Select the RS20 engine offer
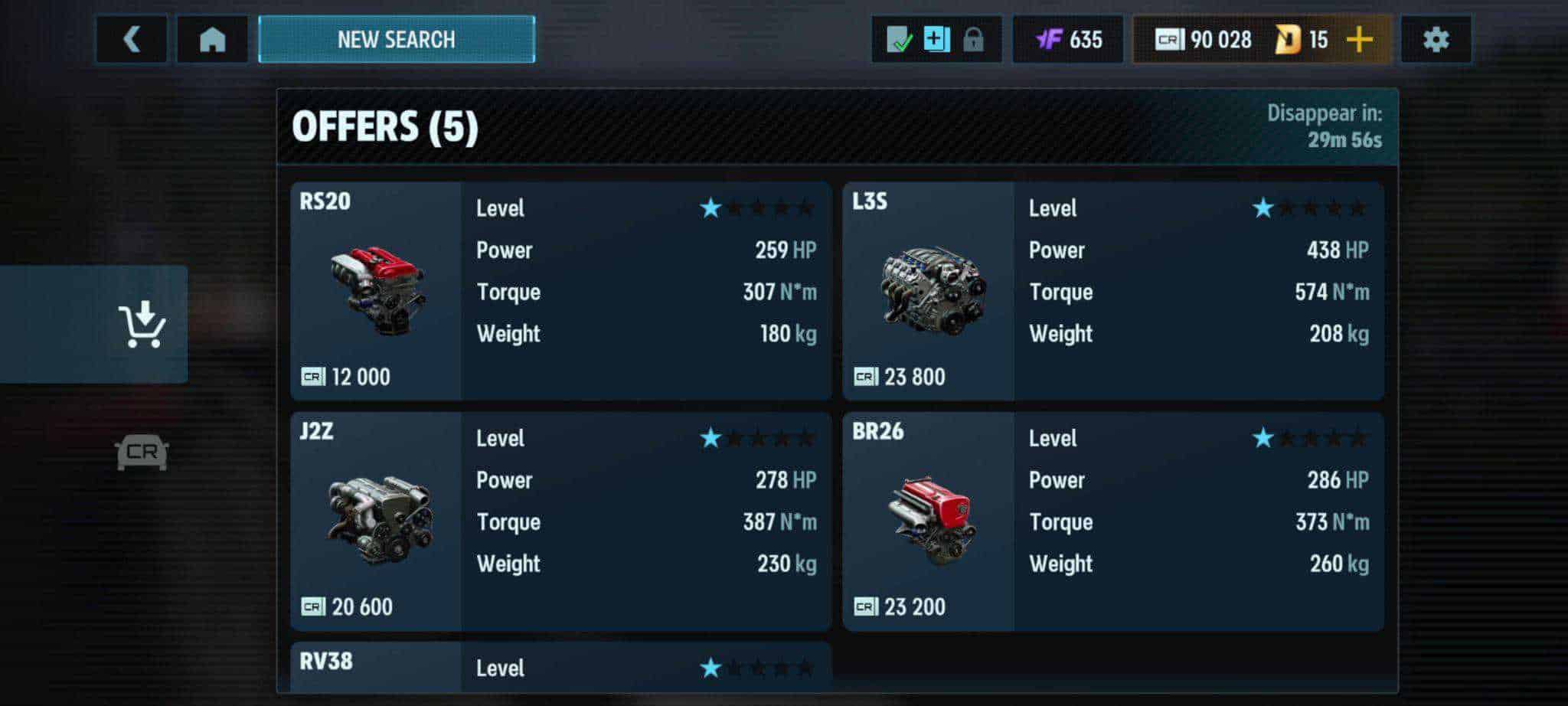Image resolution: width=1568 pixels, height=706 pixels. point(560,291)
